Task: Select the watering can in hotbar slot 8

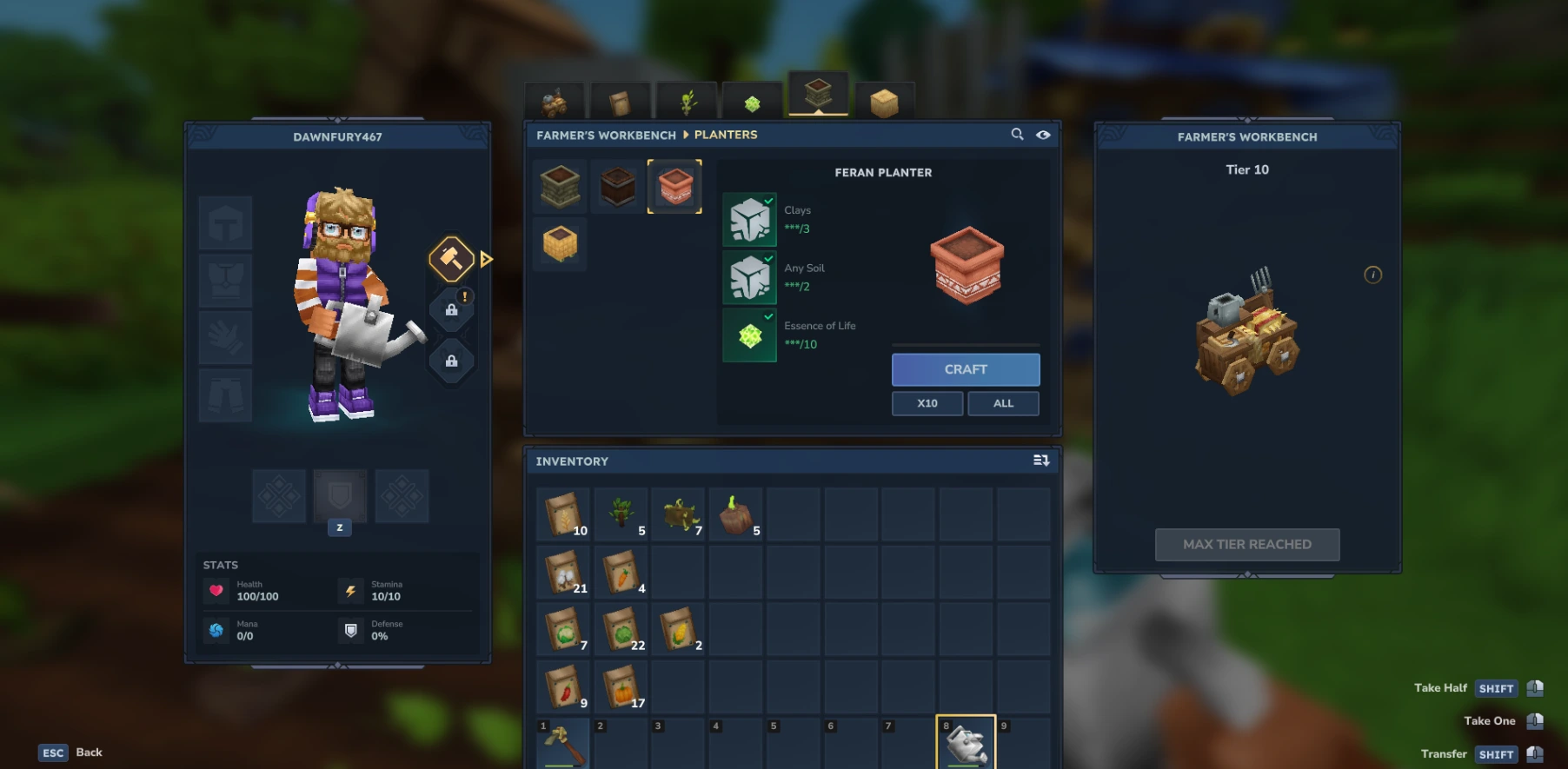Action: click(967, 745)
